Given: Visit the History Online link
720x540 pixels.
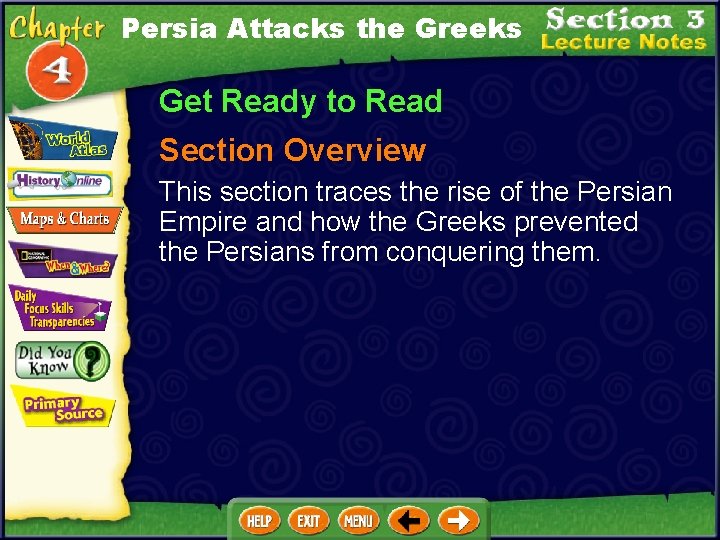Looking at the screenshot, I should point(62,182).
